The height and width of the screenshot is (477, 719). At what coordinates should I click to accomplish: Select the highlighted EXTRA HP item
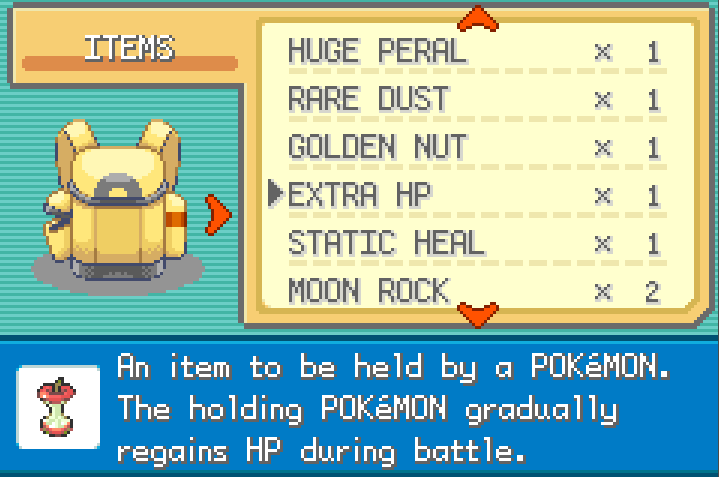pos(359,195)
